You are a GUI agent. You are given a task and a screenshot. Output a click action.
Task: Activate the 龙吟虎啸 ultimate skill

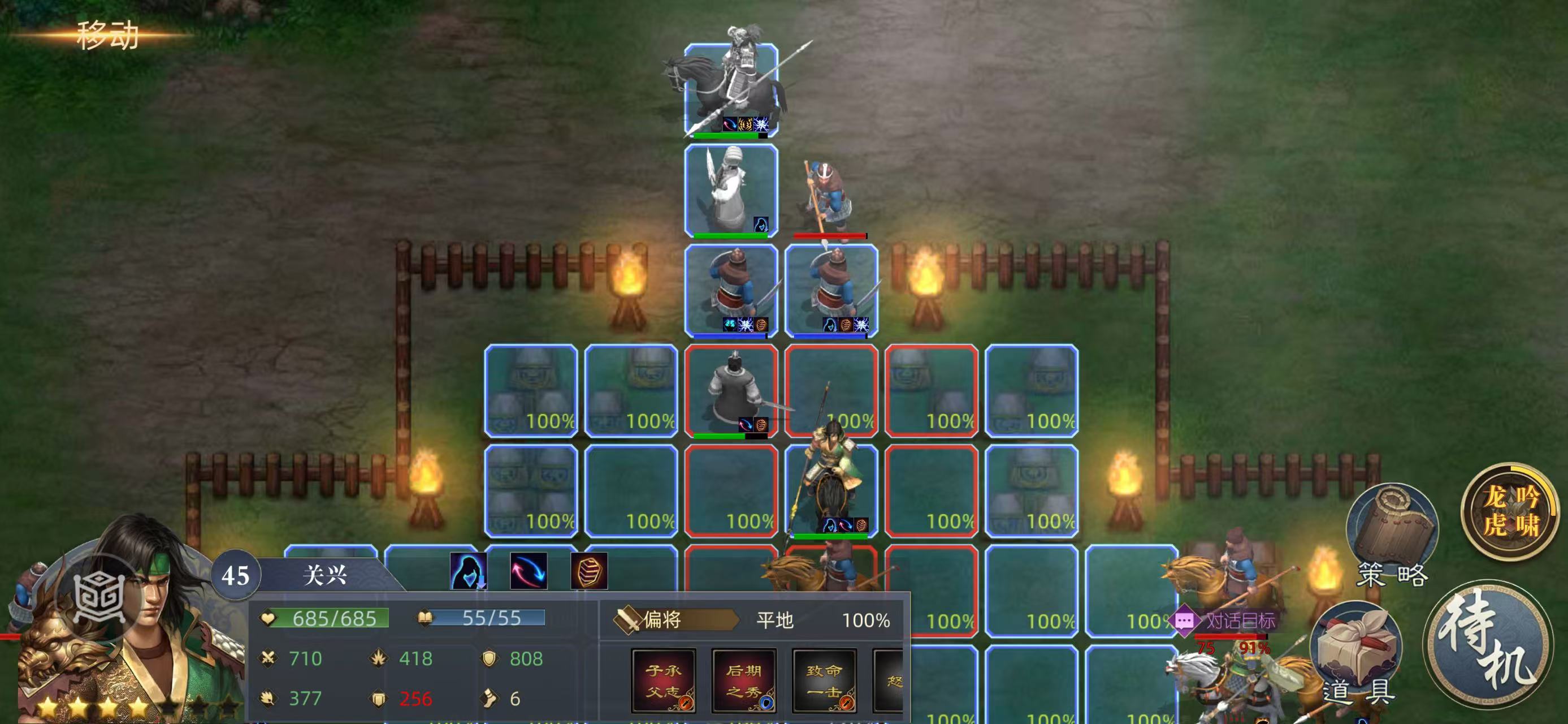(1511, 511)
